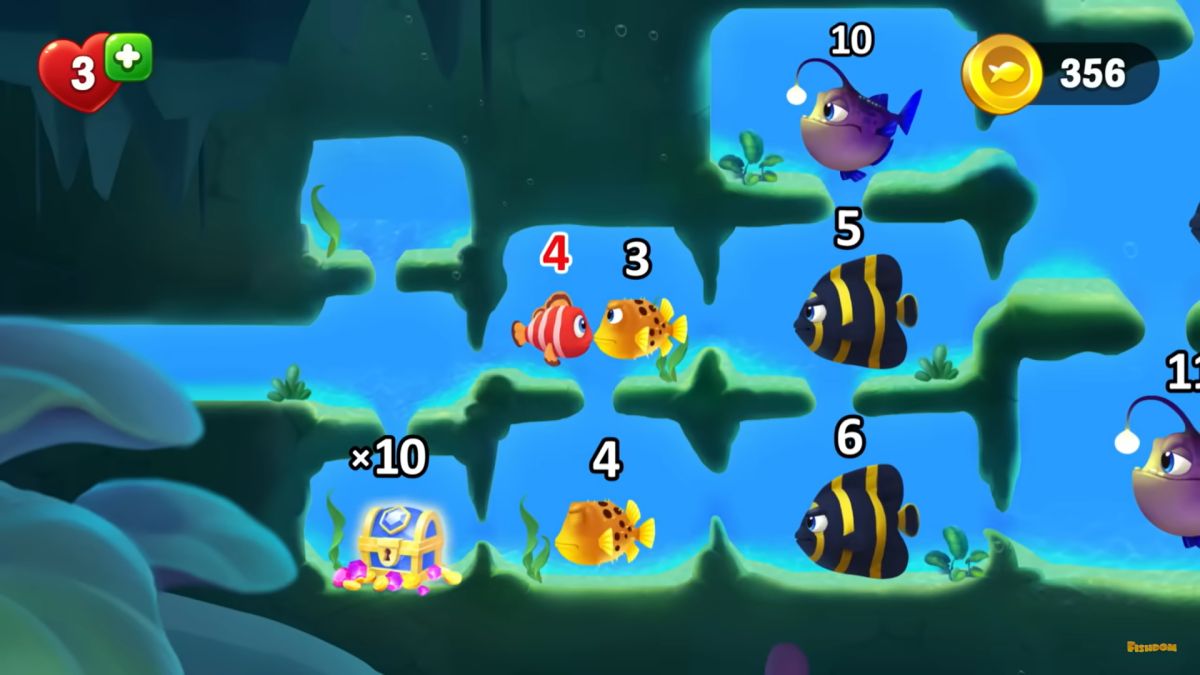Select the orange pufferfish labeled 3
The height and width of the screenshot is (675, 1200).
[x=637, y=328]
